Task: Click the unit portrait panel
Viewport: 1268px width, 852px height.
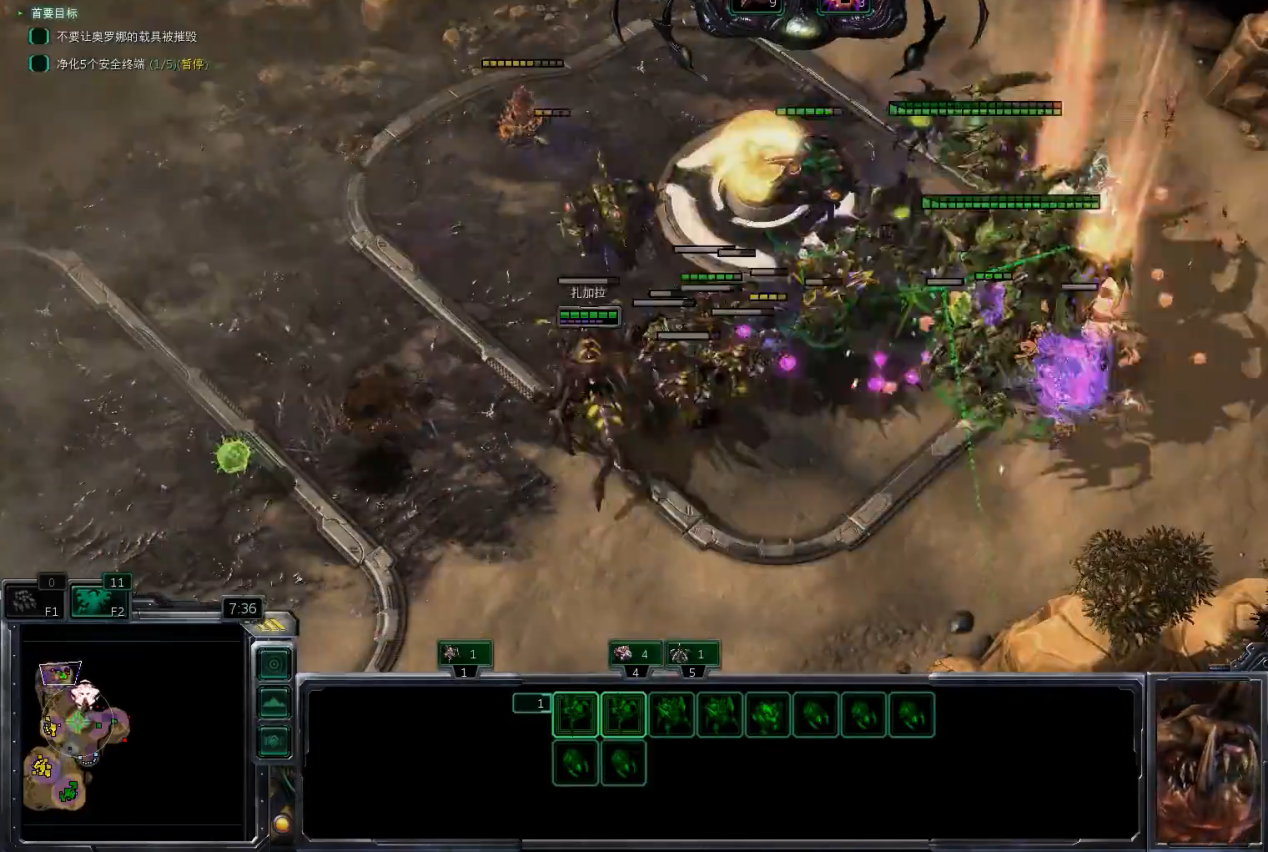Action: (1208, 762)
